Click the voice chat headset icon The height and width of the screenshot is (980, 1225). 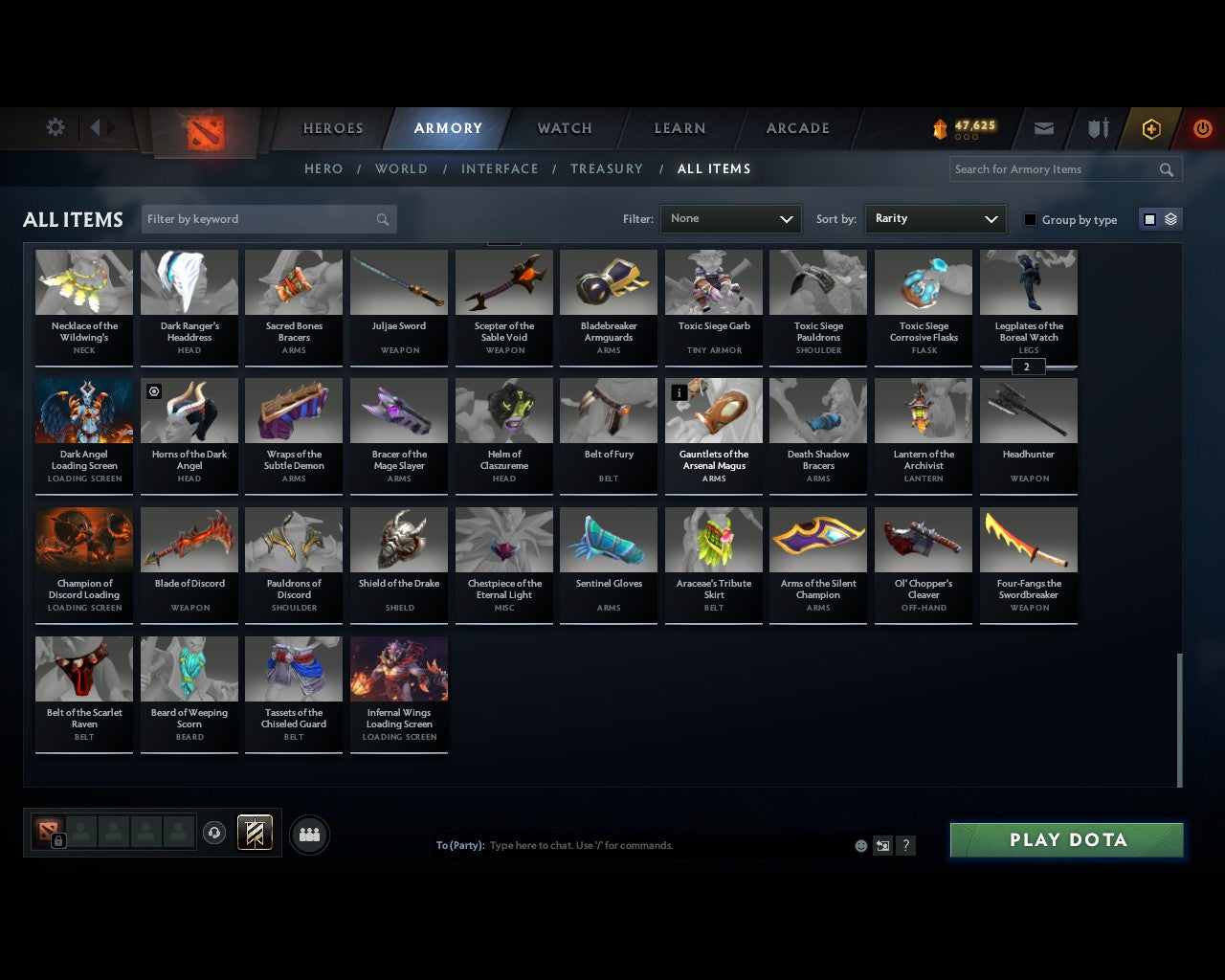tap(214, 833)
